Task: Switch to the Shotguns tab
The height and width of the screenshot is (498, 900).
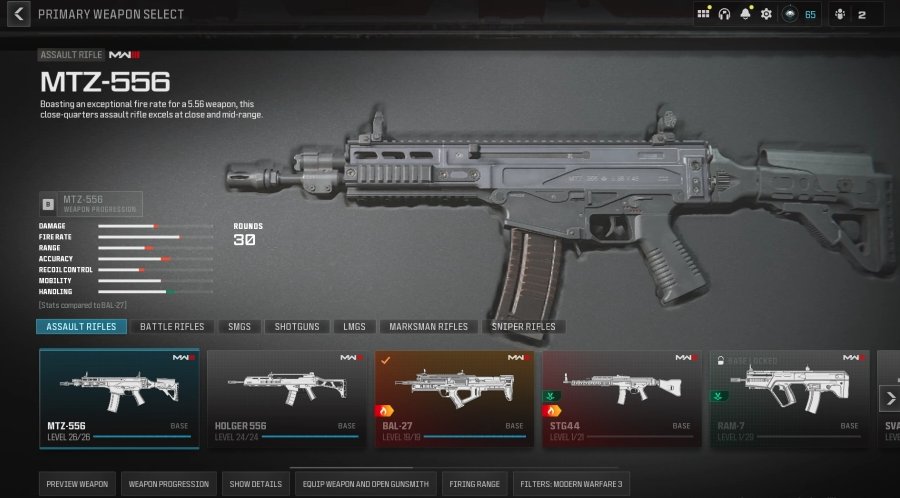Action: (x=297, y=327)
